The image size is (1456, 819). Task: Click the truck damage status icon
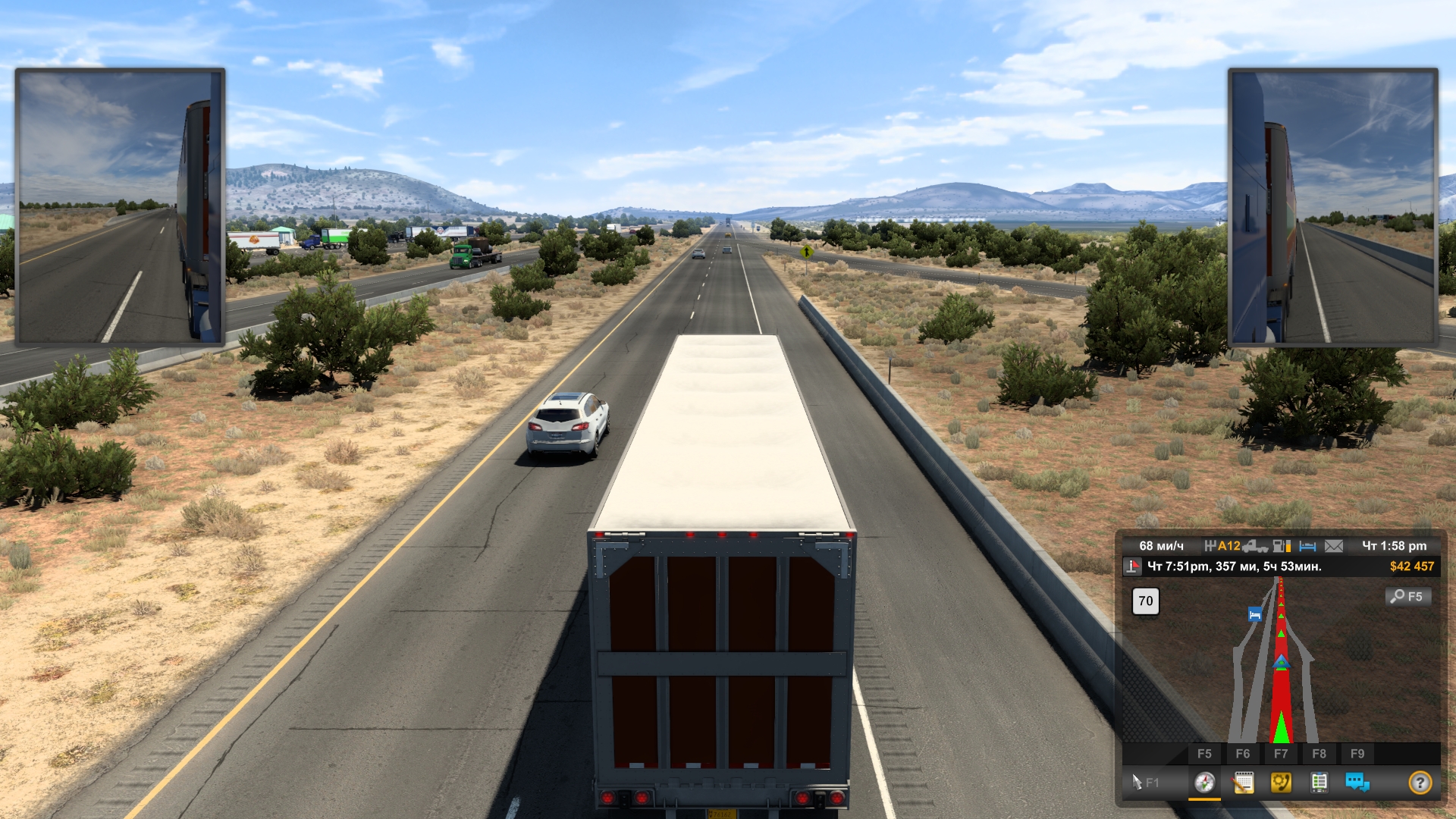(x=1255, y=546)
